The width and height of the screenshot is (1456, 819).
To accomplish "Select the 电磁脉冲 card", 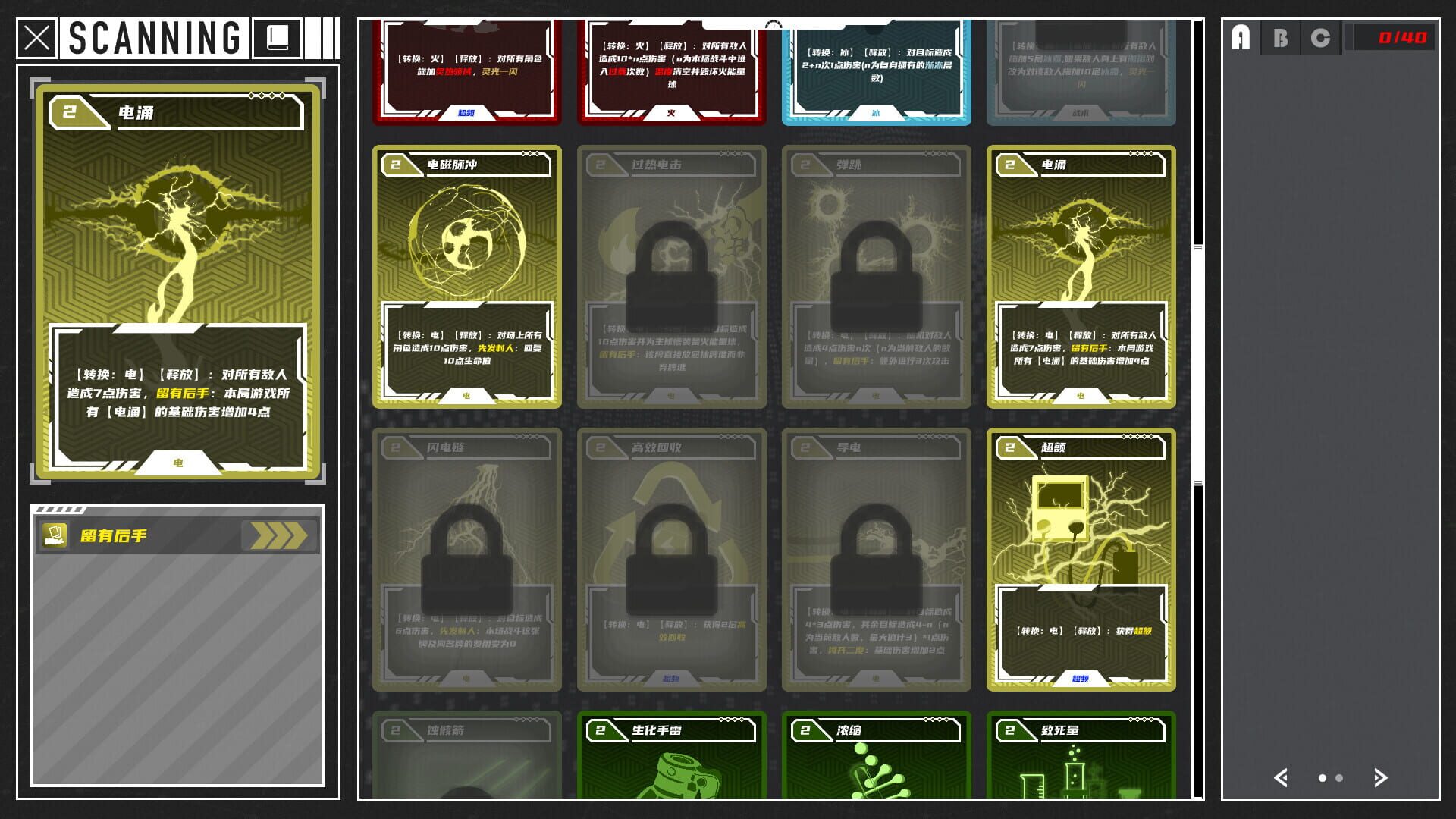I will (x=466, y=273).
